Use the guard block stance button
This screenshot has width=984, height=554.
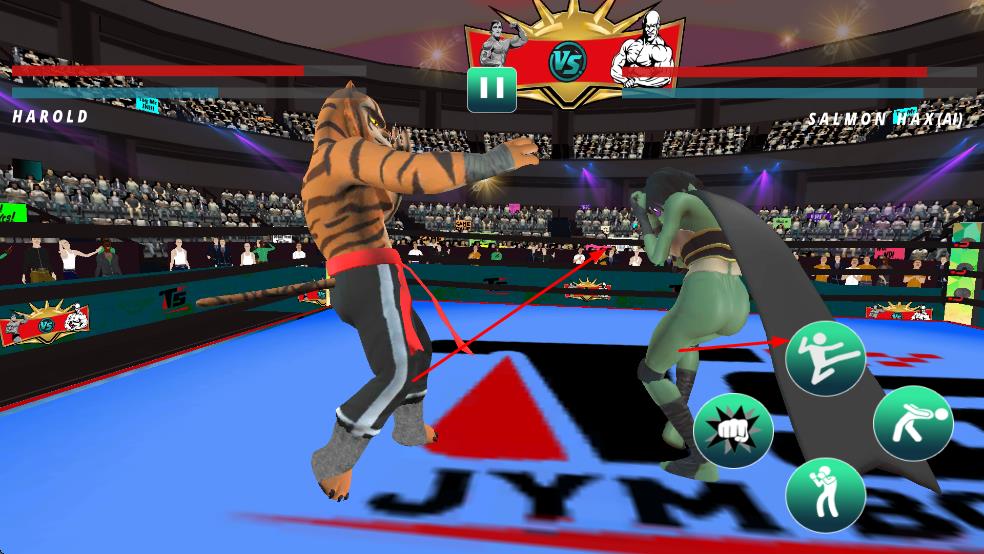pos(824,494)
